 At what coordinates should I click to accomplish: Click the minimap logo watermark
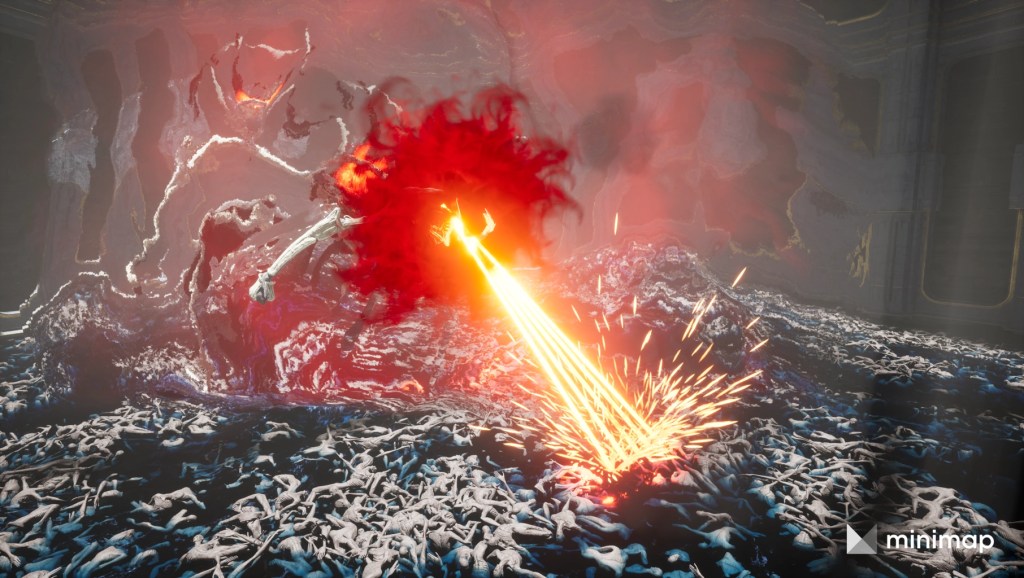(920, 541)
